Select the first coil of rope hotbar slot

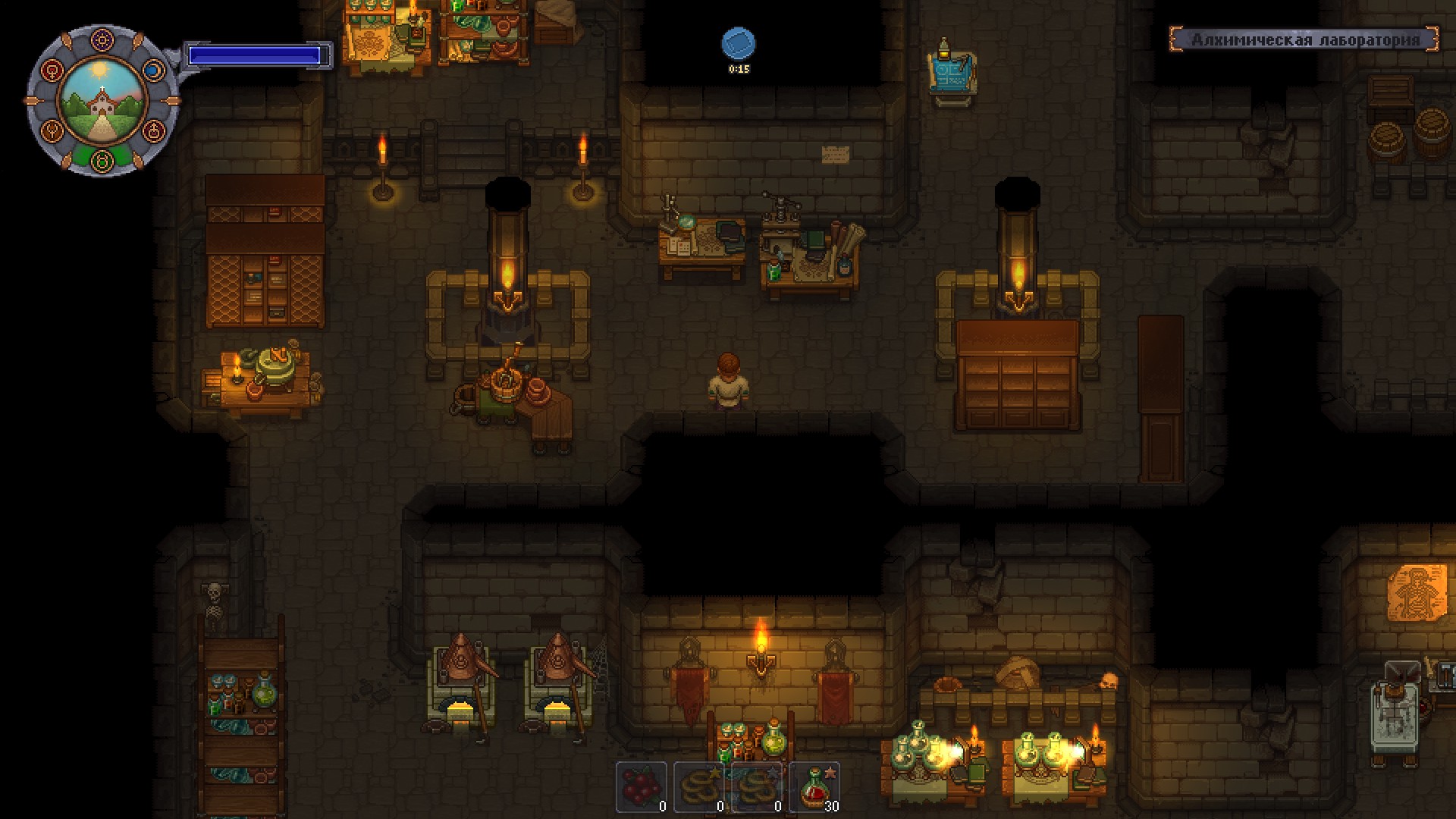coord(701,787)
